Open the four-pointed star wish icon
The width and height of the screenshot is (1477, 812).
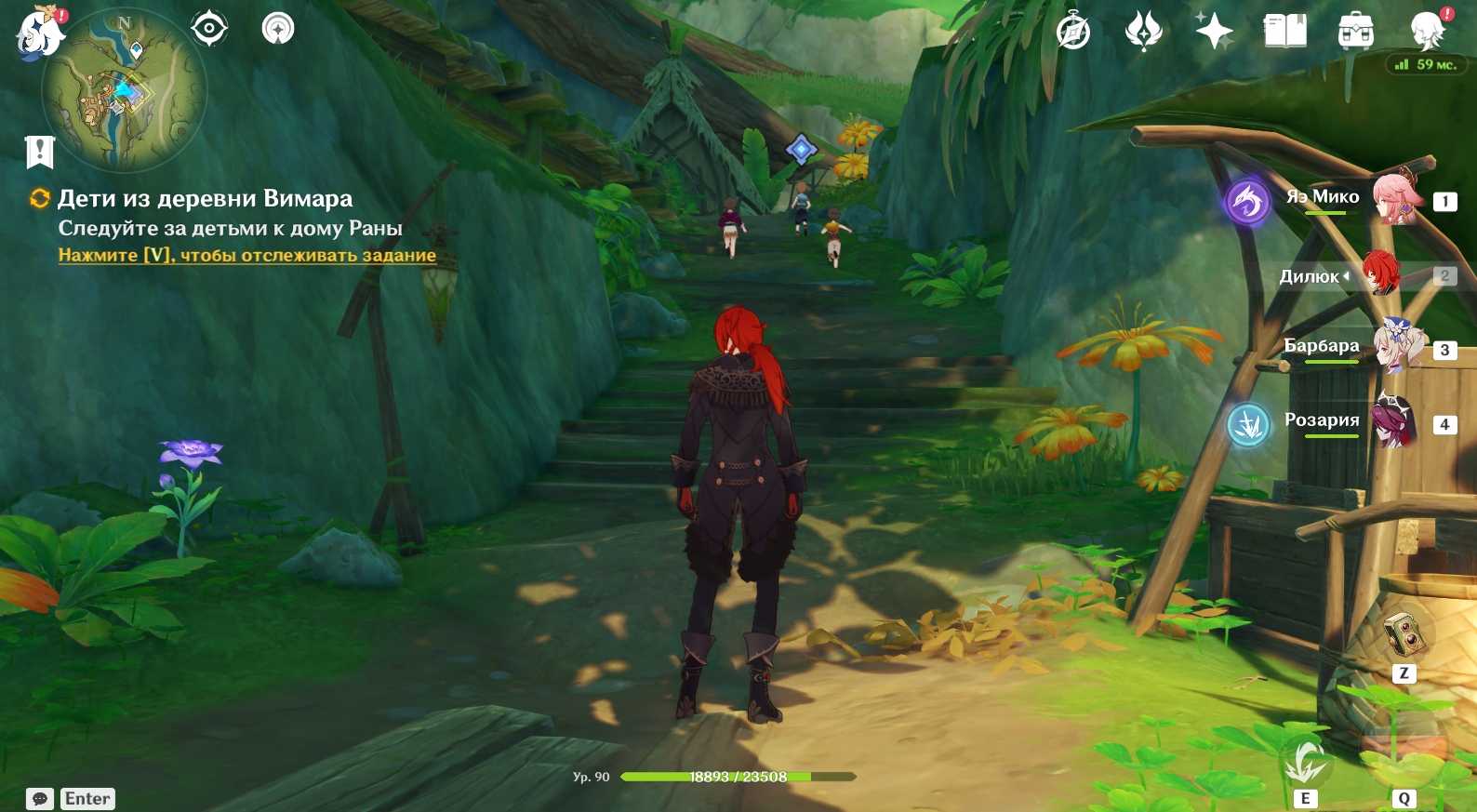(1214, 32)
